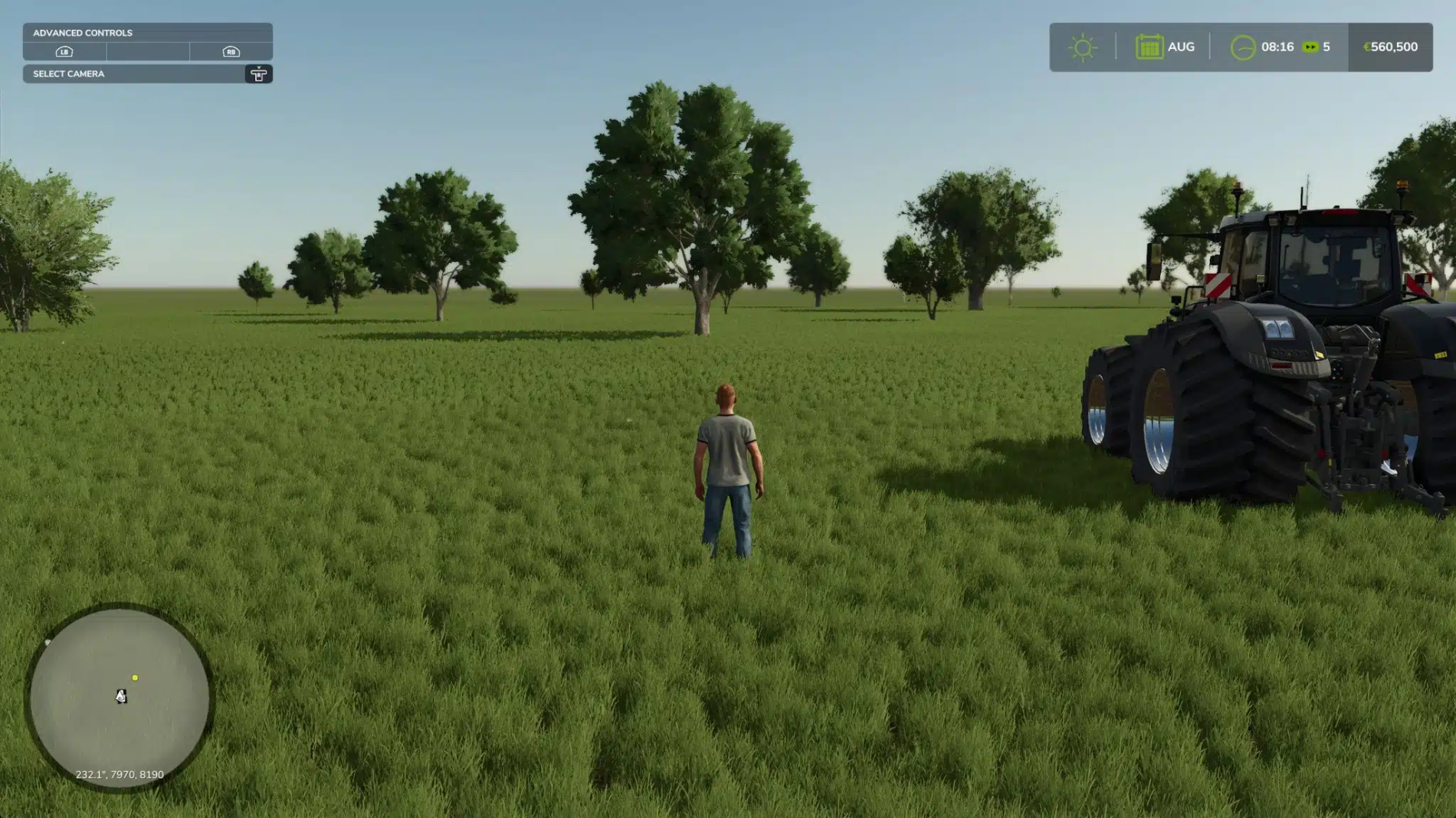Image resolution: width=1456 pixels, height=818 pixels.
Task: Click the yellow vehicle dot on the minimap
Action: (136, 677)
